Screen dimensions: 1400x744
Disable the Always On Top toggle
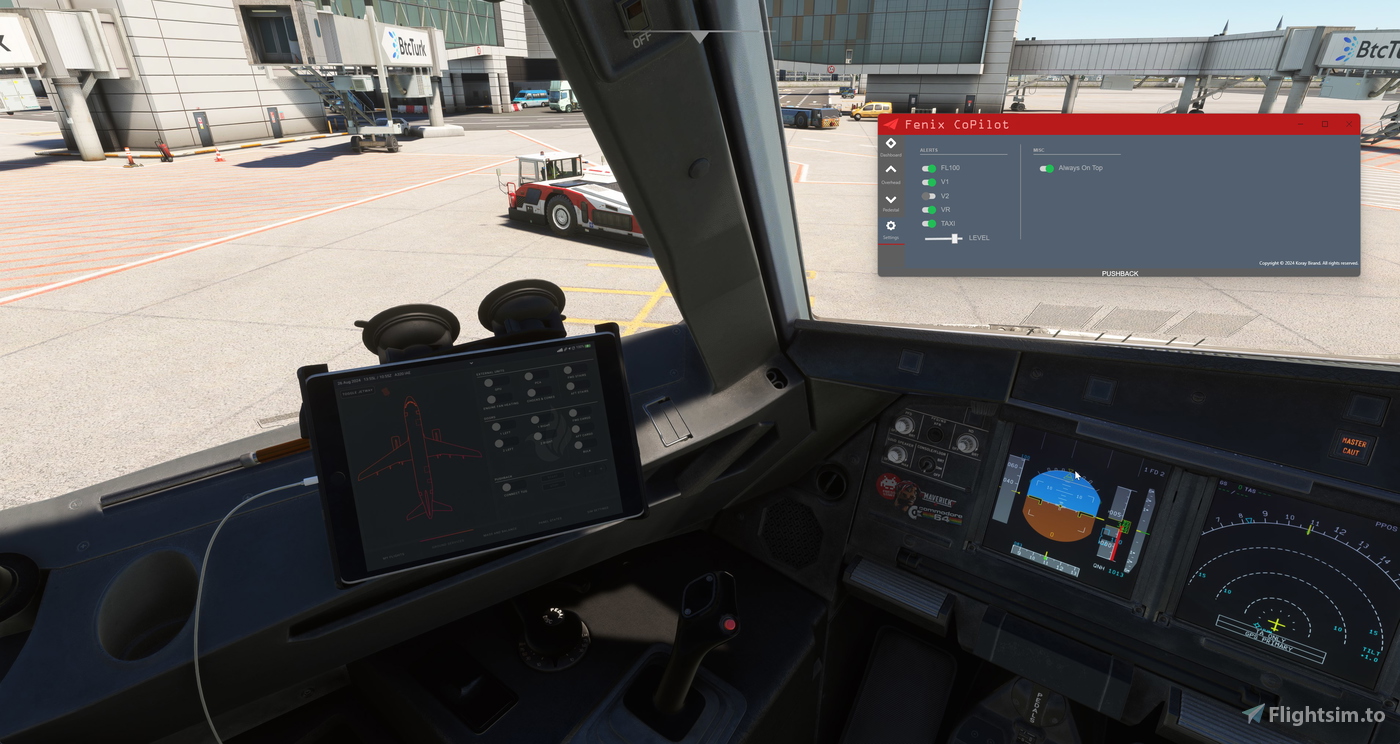(1048, 168)
